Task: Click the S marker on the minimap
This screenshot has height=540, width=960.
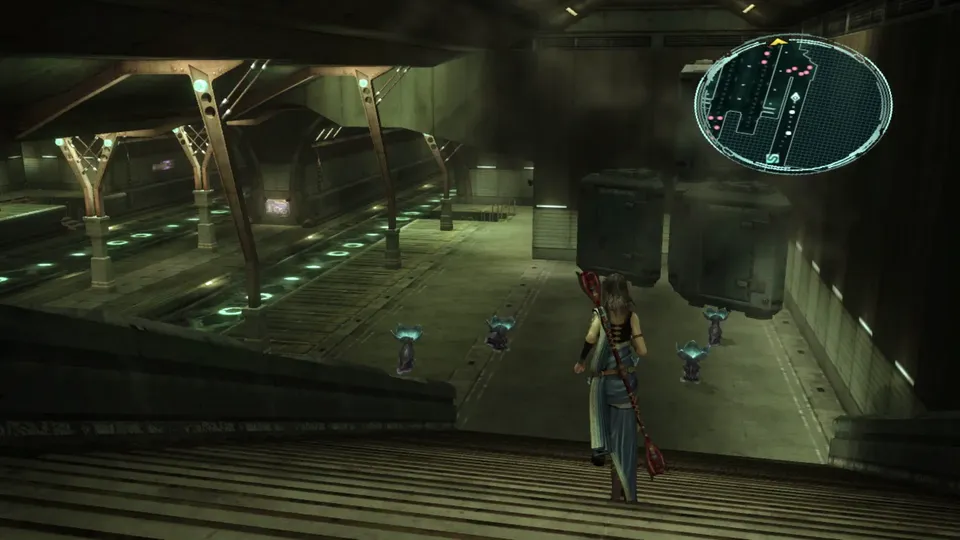Action: (773, 157)
